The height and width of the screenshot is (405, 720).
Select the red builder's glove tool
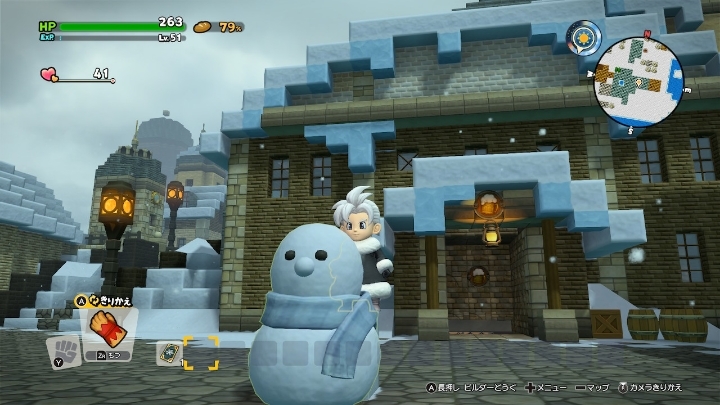click(103, 325)
